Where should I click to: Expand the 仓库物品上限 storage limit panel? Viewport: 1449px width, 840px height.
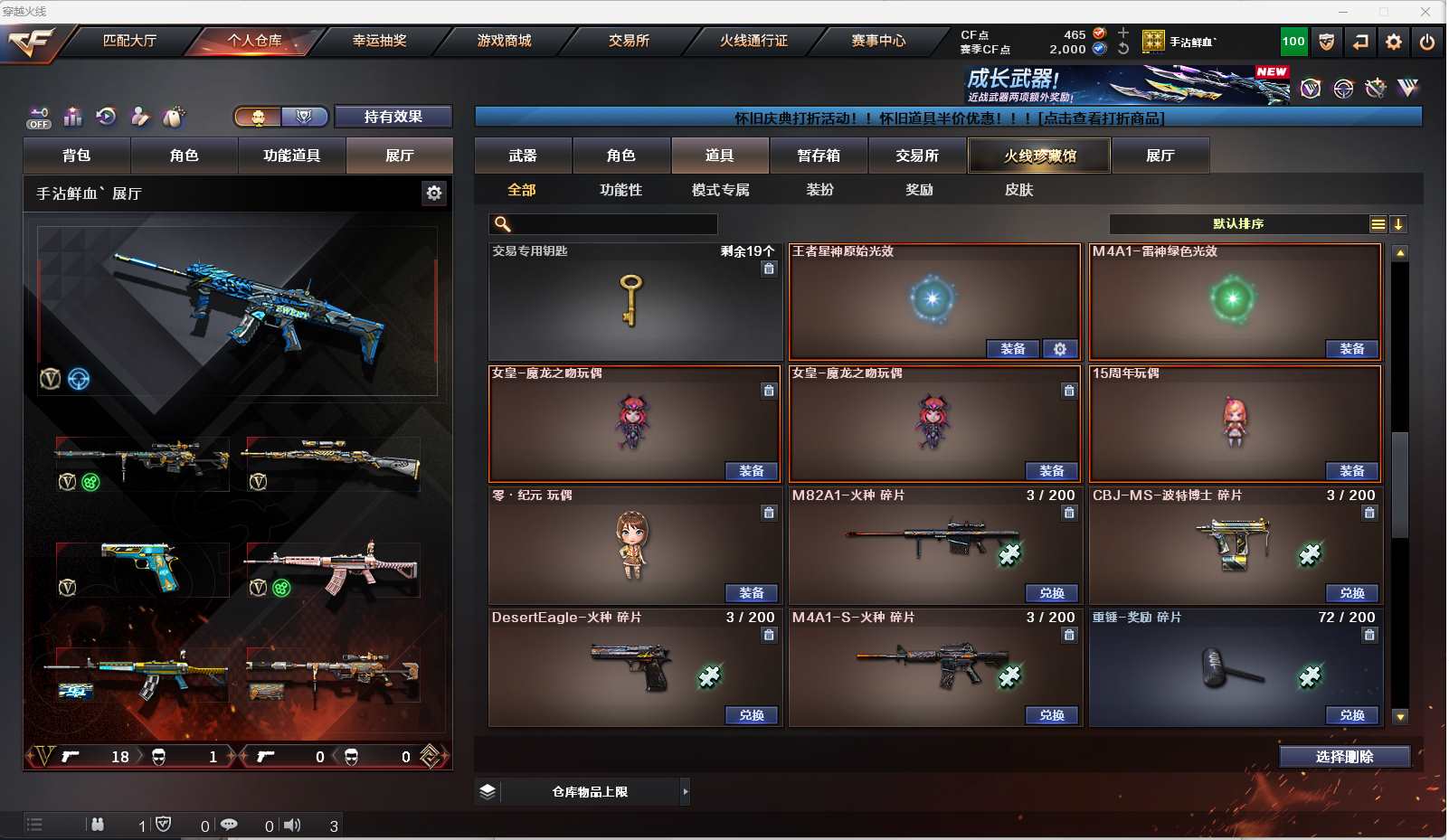[x=685, y=792]
